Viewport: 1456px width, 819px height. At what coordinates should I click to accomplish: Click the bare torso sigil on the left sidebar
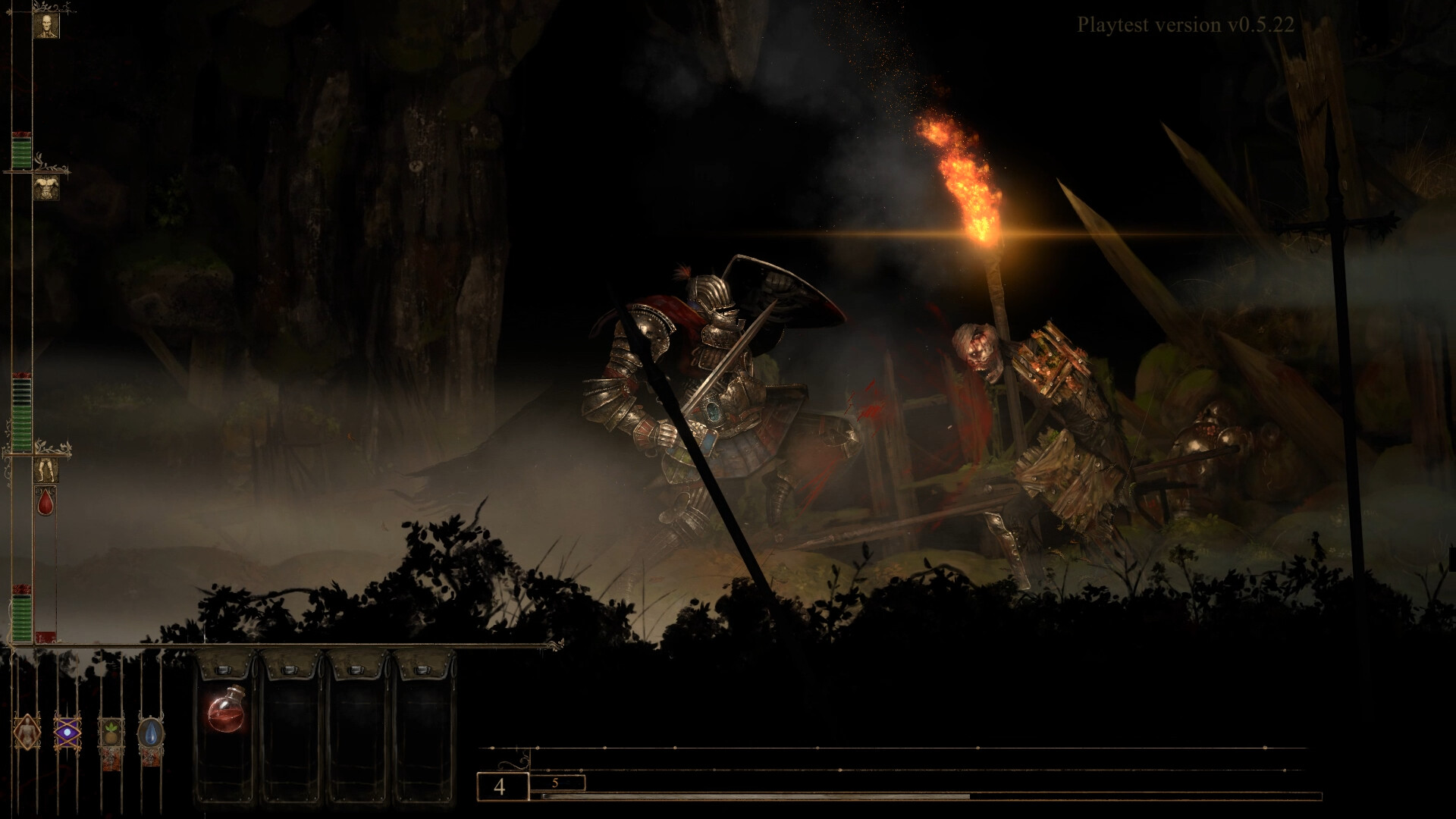tap(47, 188)
